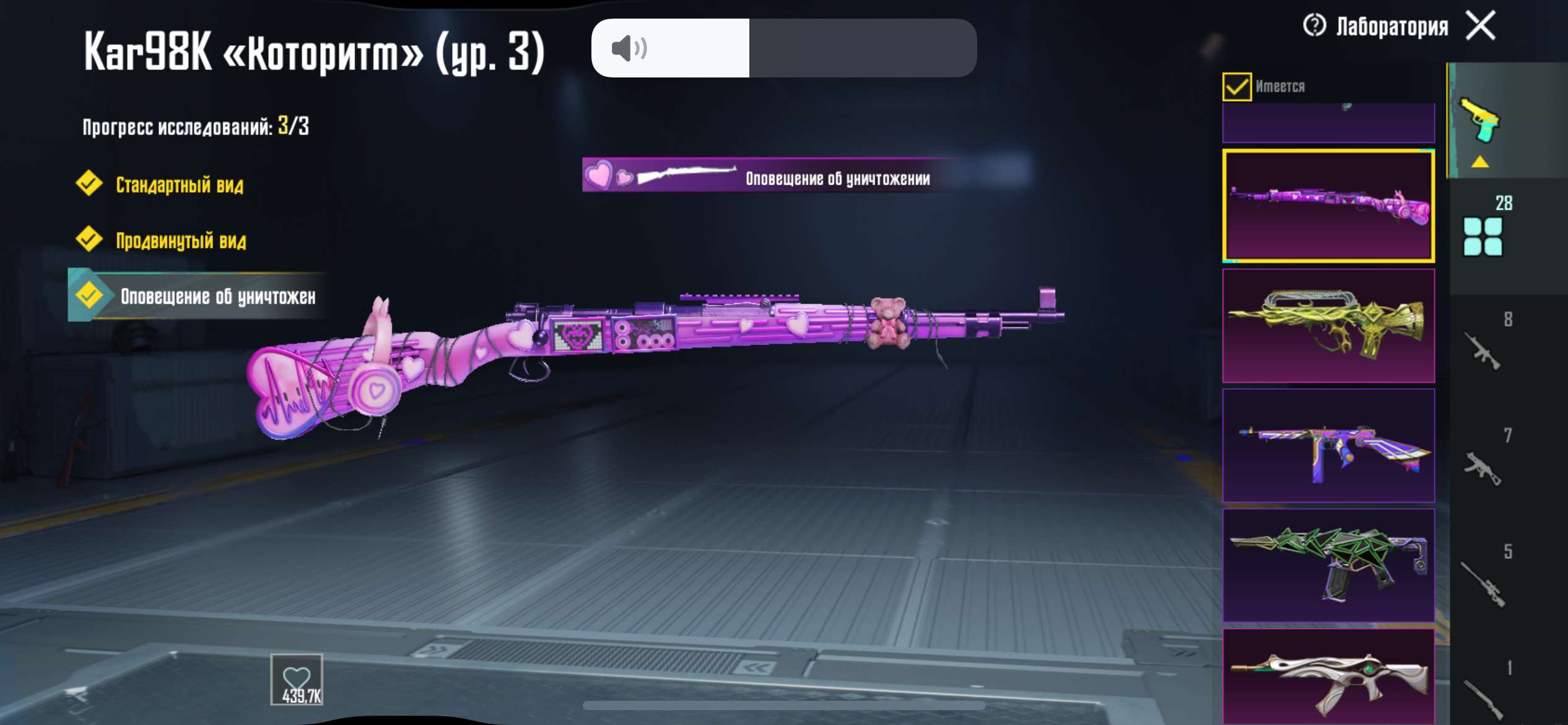Select the golden vine rifle skin thumbnail
1568x725 pixels.
coord(1328,325)
